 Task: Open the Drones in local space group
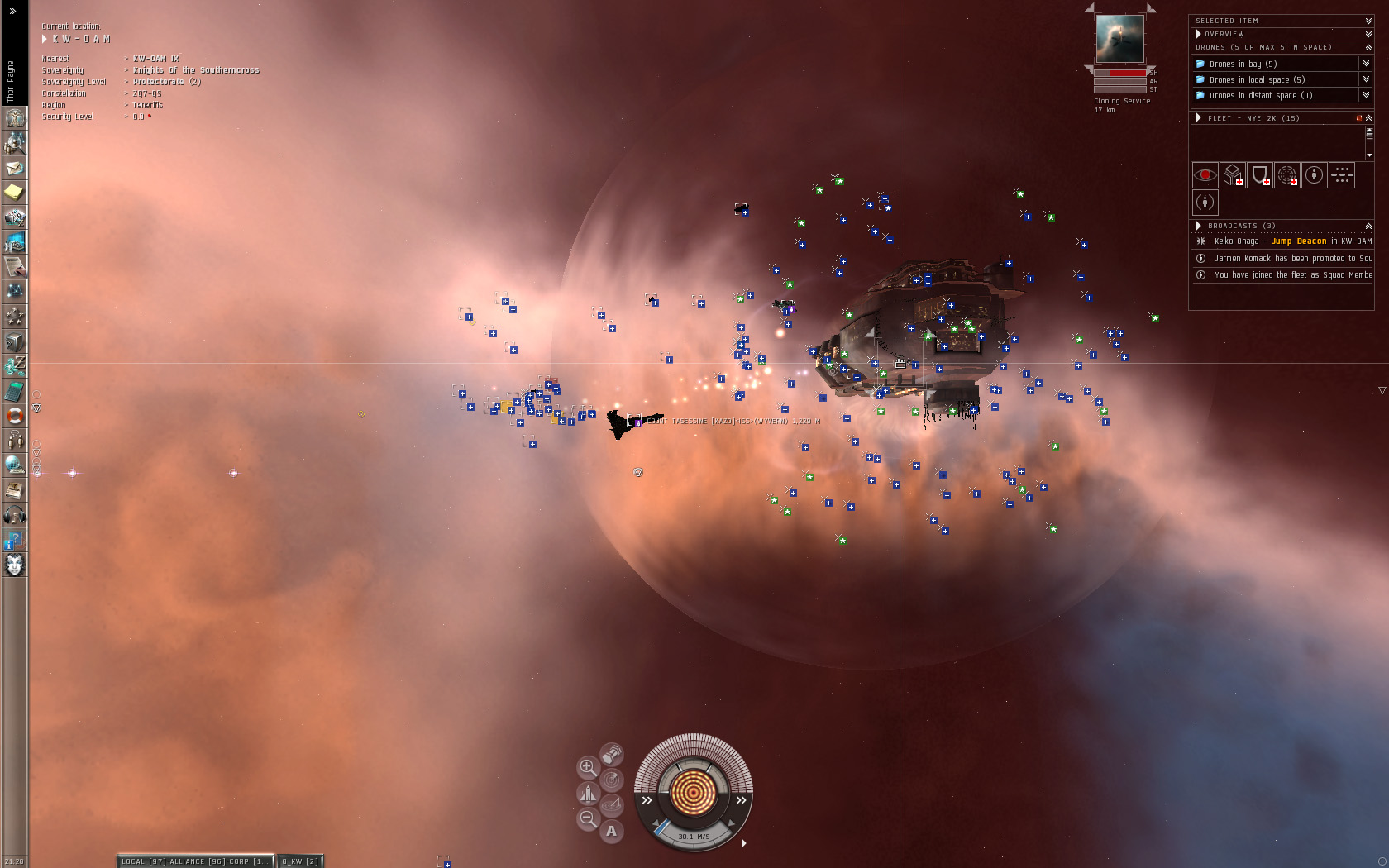tap(1257, 79)
